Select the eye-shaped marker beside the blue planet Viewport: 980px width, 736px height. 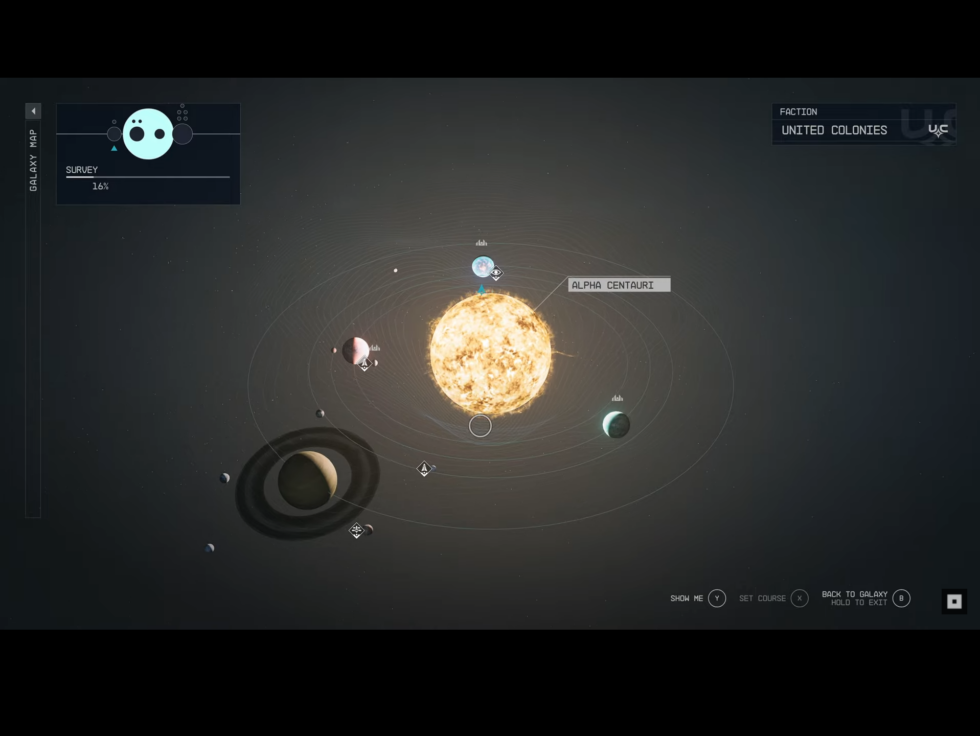496,273
